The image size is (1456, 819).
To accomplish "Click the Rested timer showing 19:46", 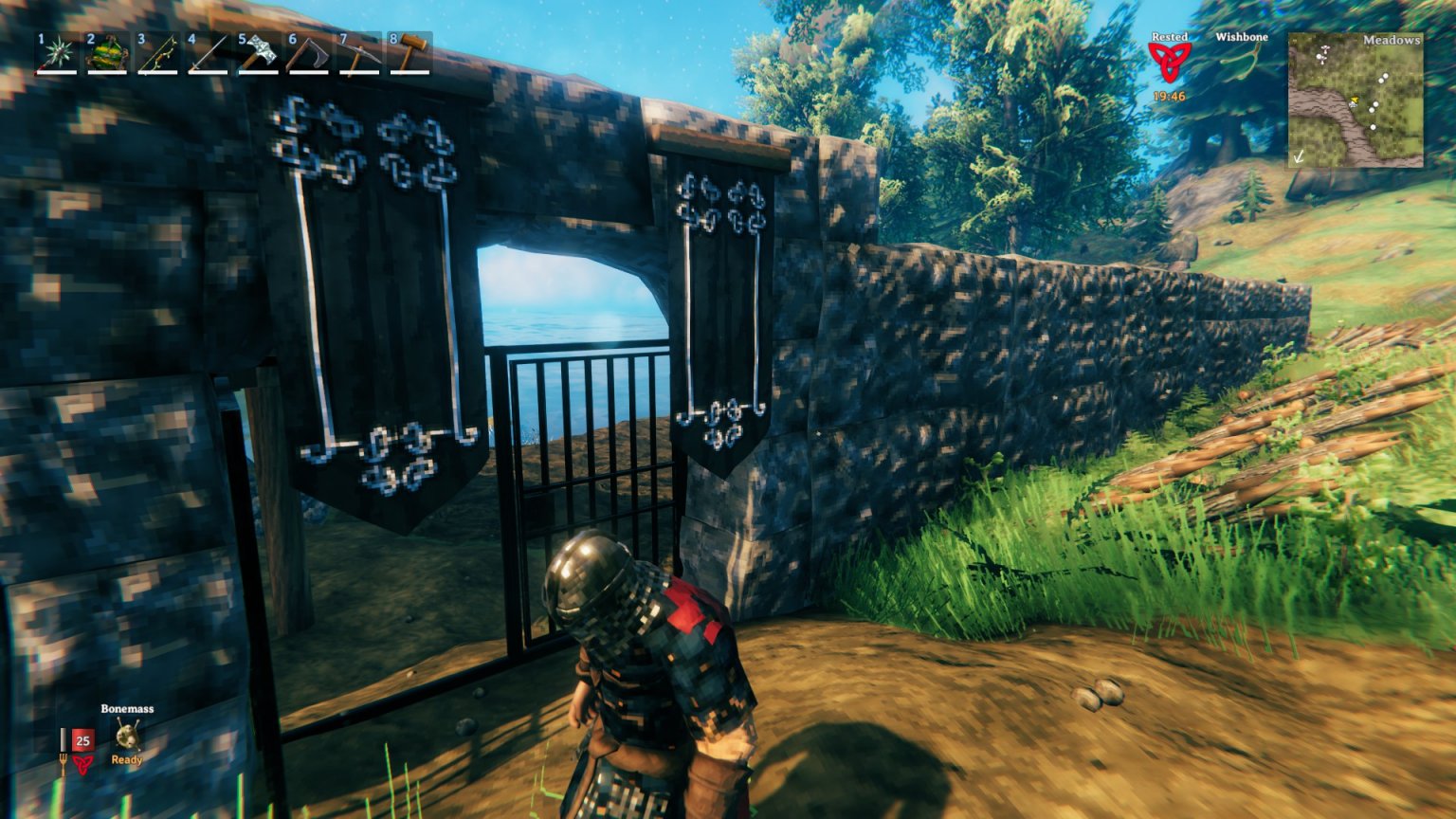I will 1169,96.
